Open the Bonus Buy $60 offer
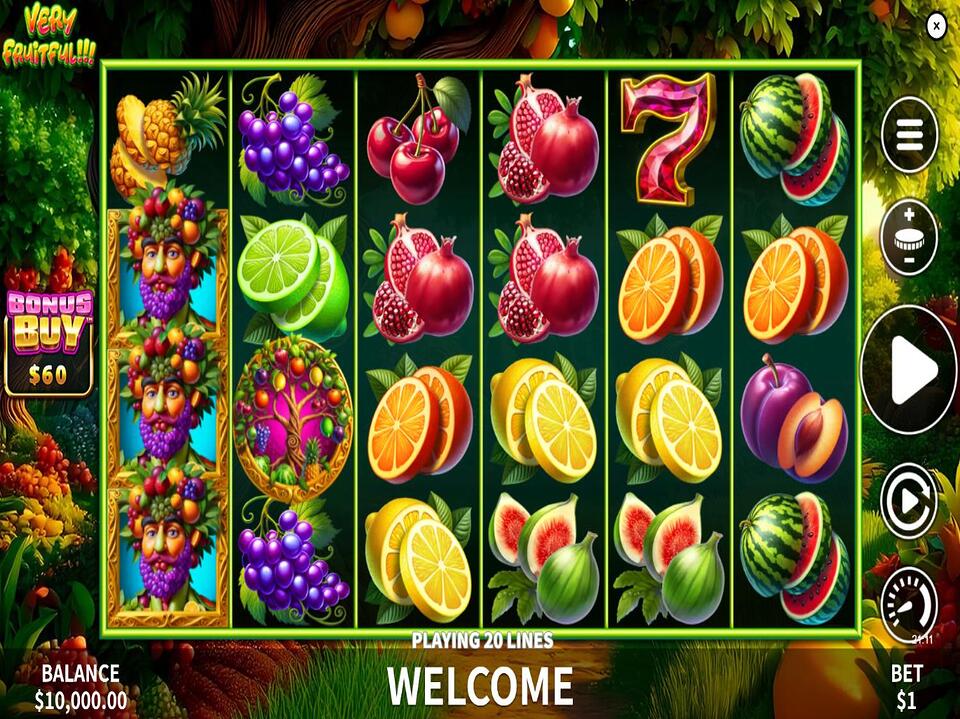960x719 pixels. (x=49, y=342)
